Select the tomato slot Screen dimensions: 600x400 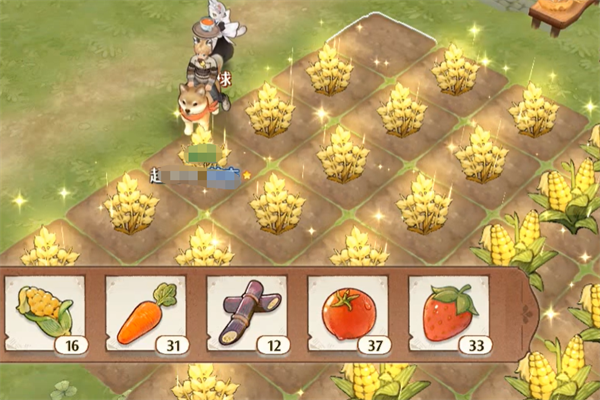pyautogui.click(x=348, y=316)
